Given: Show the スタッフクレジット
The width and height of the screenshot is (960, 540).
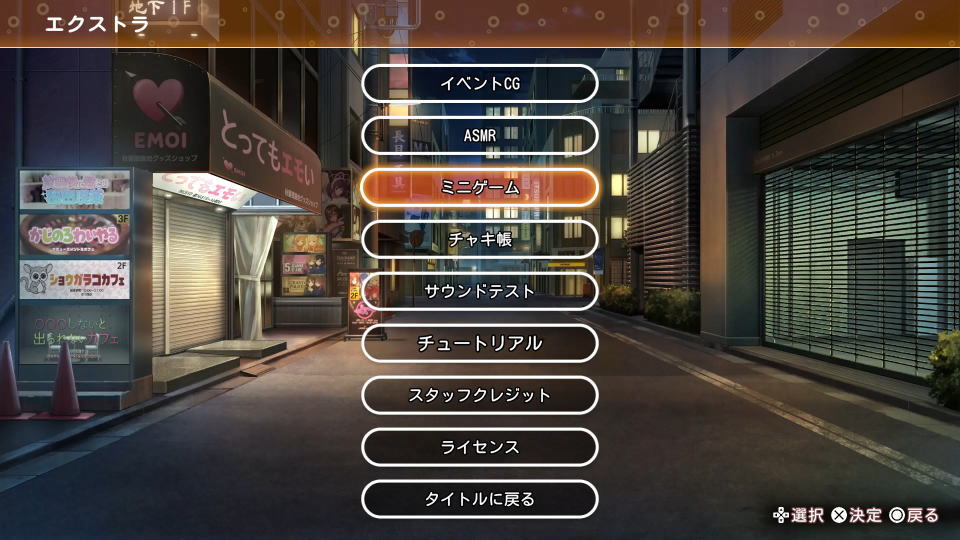Looking at the screenshot, I should coord(480,395).
